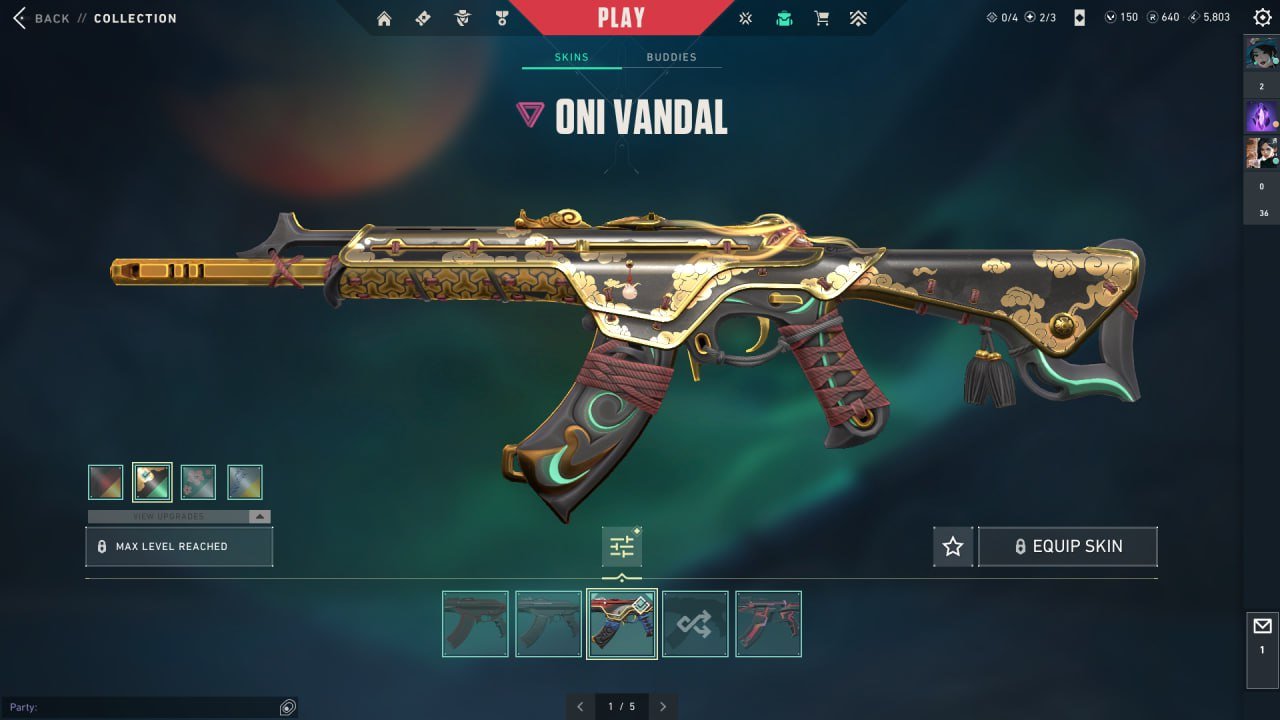
Task: Open the Esports VCT hub icon
Action: (744, 17)
